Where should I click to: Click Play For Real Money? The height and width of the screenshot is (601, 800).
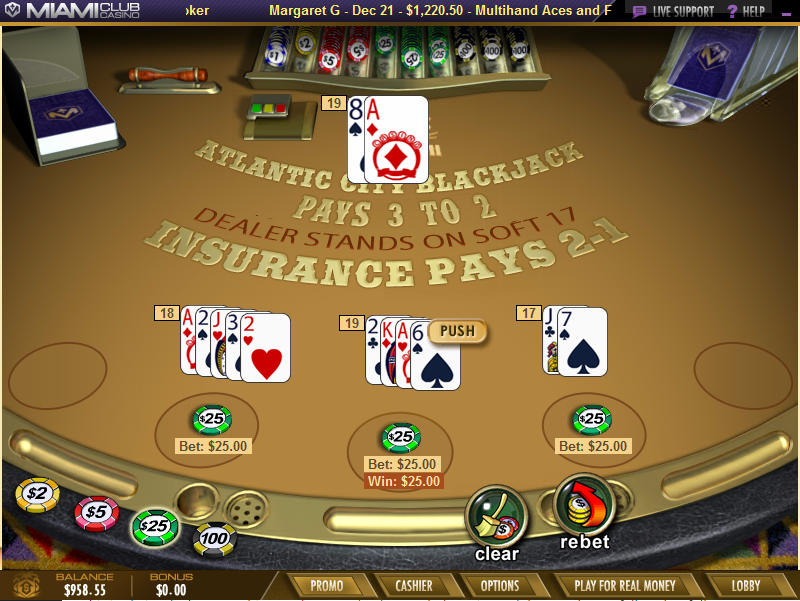[625, 586]
